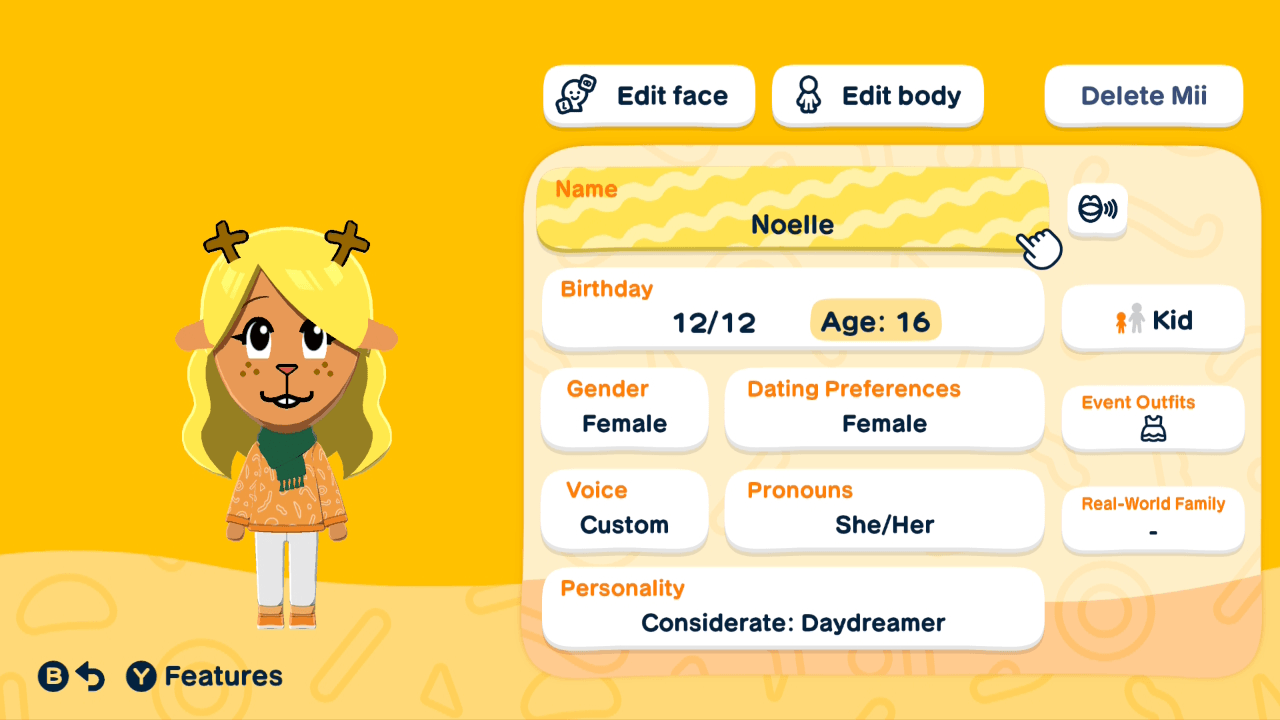Click the Name field showing Noelle
The height and width of the screenshot is (720, 1280).
[x=792, y=212]
